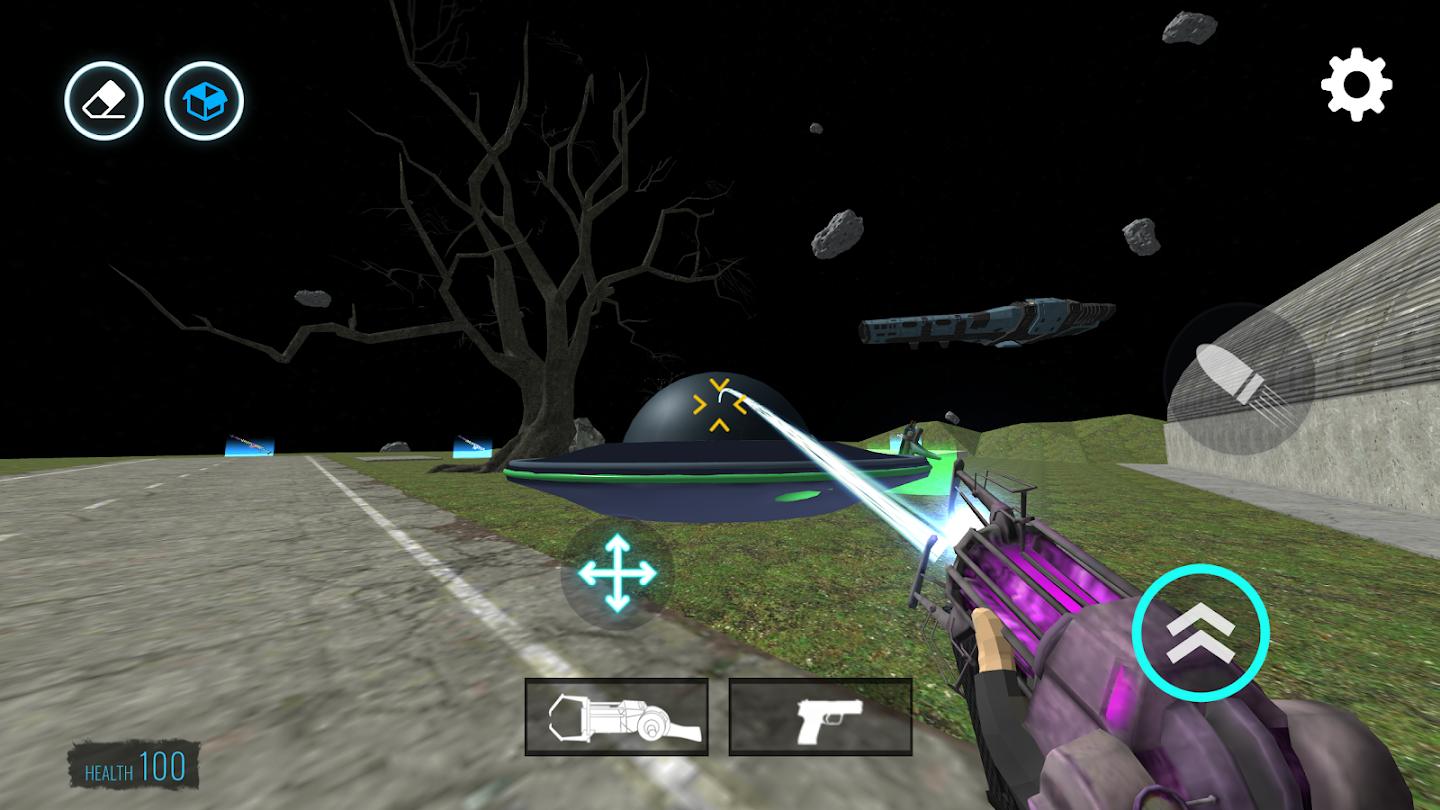Click an asteroid floating overhead
This screenshot has height=810, width=1440.
[x=838, y=232]
